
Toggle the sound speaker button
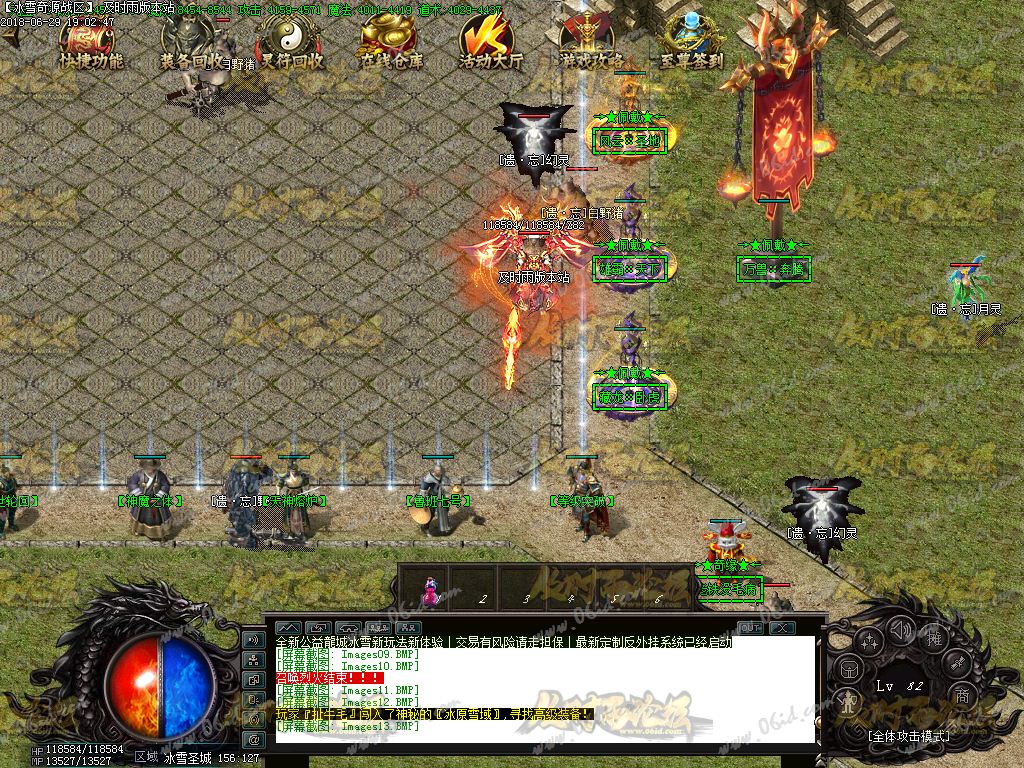click(x=900, y=631)
